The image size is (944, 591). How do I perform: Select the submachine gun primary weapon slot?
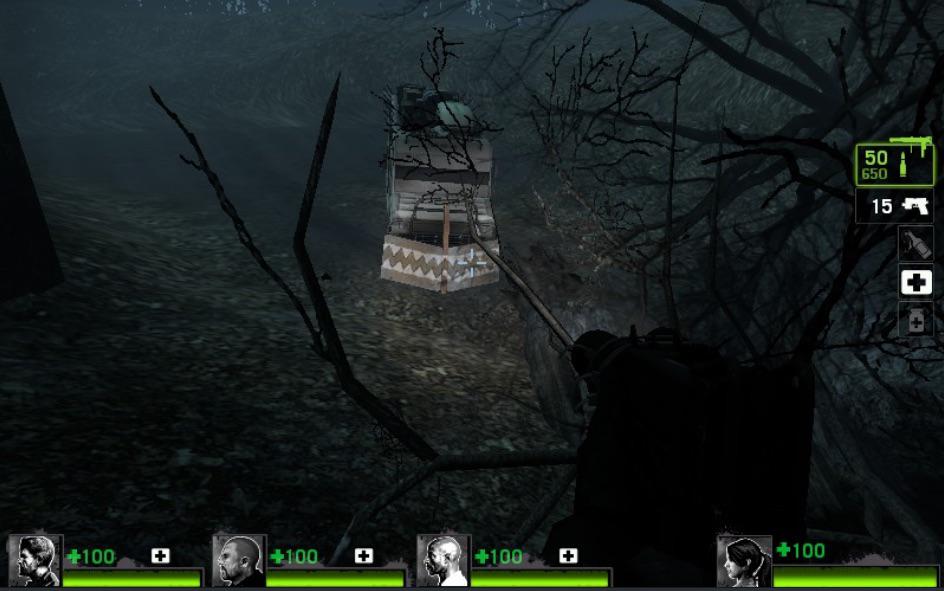894,164
